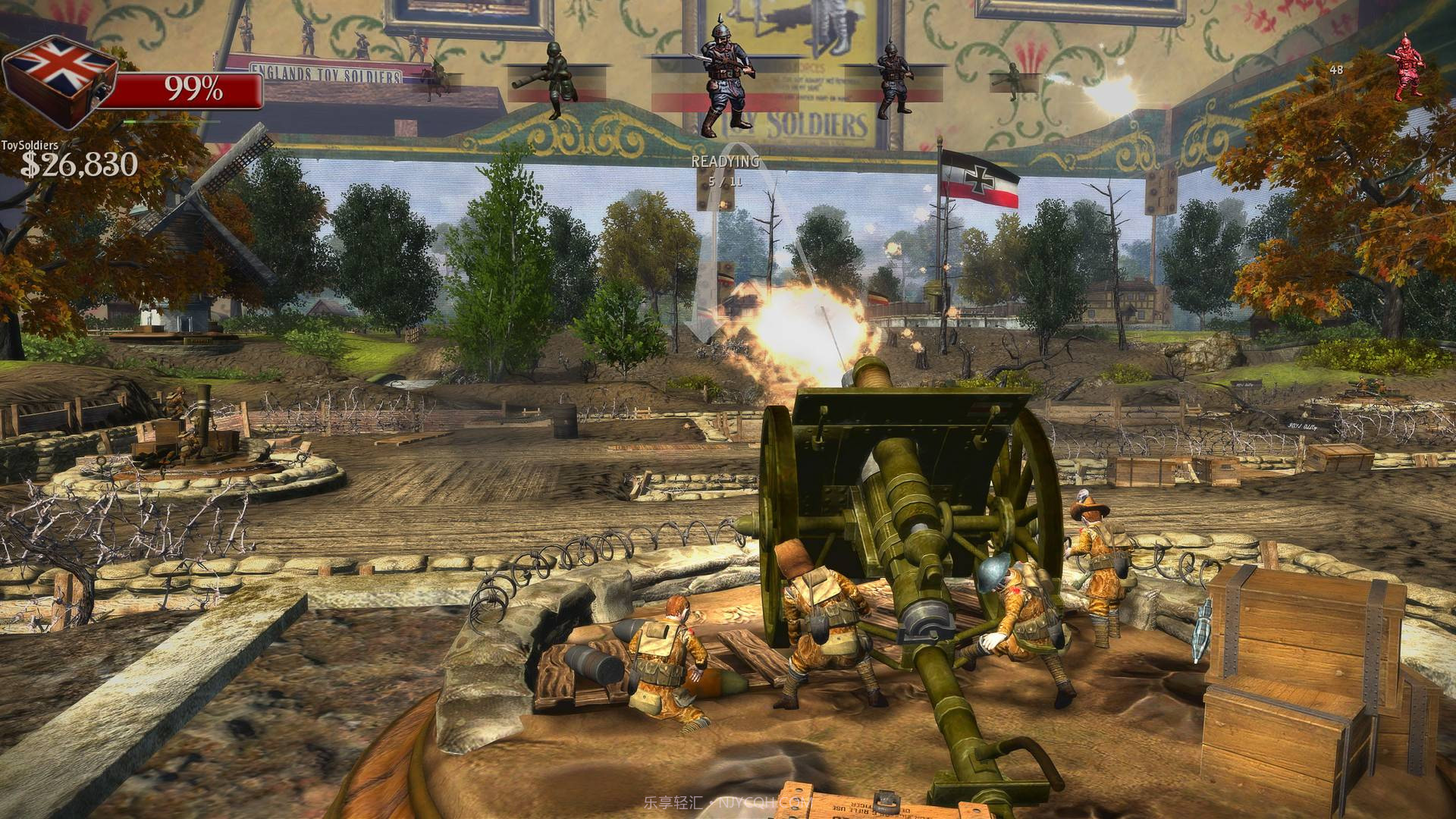The image size is (1456, 819).
Task: Click the READYING 5/11 wave counter
Action: pyautogui.click(x=724, y=169)
